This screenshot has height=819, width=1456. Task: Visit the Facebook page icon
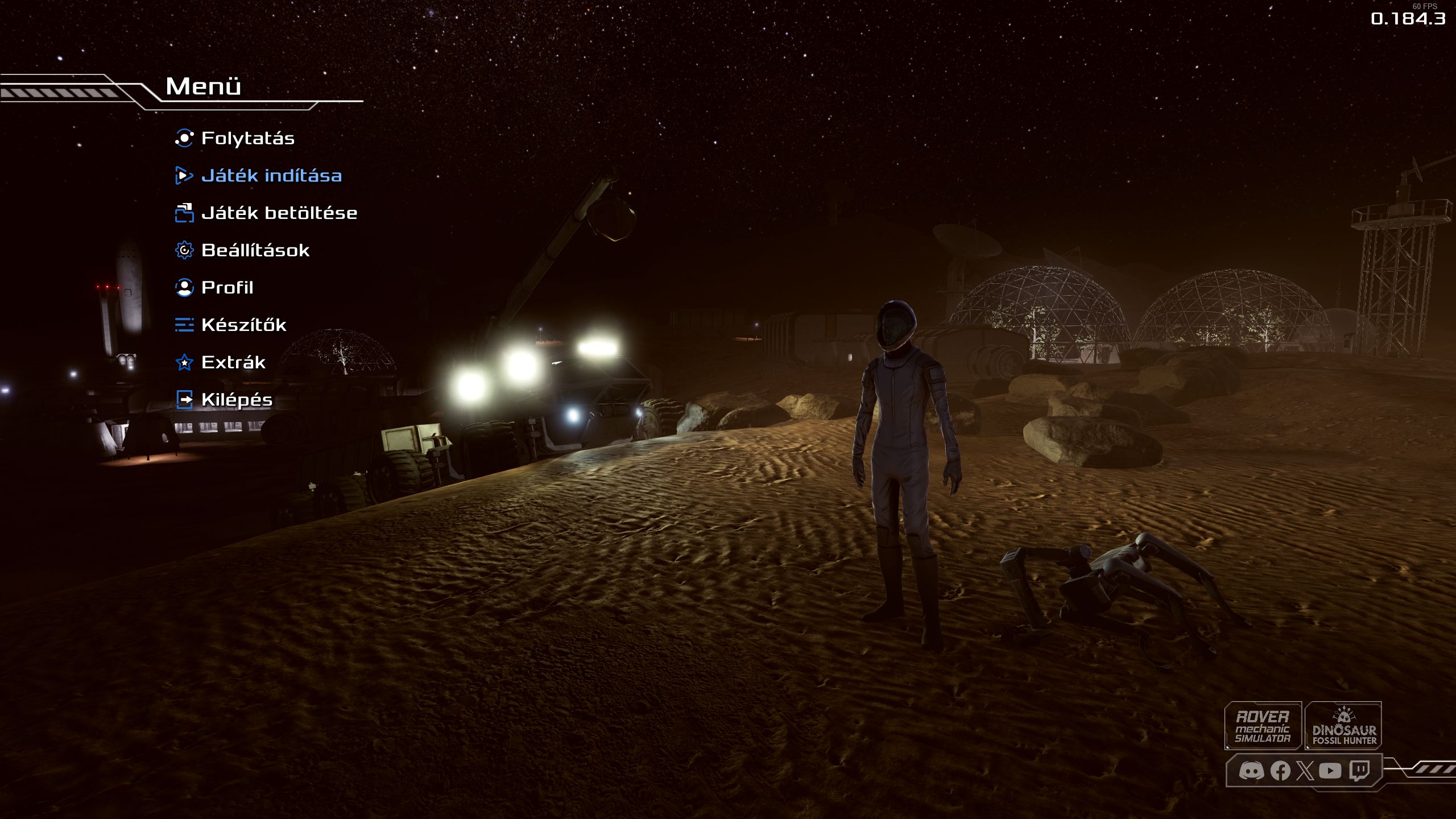1280,771
